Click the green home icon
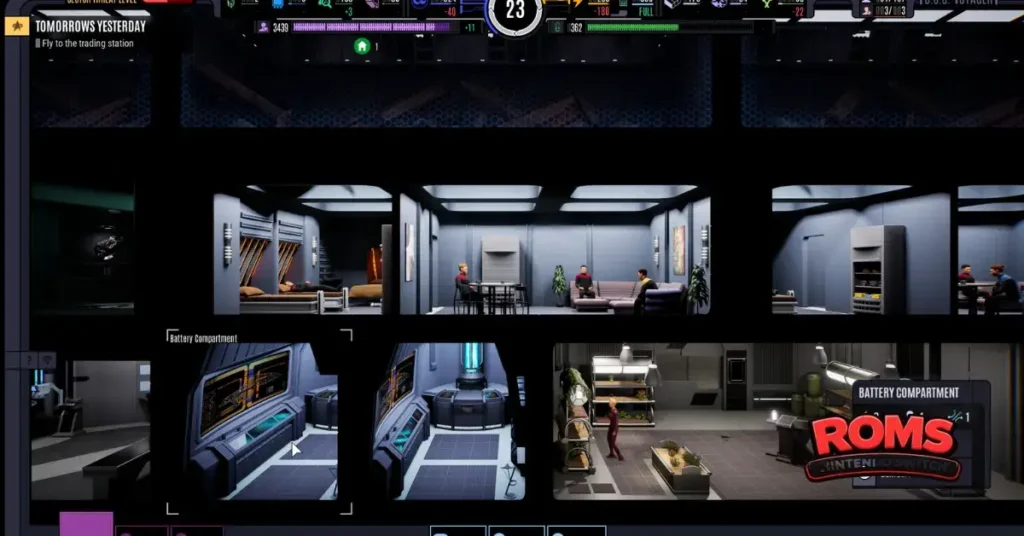 click(x=362, y=46)
